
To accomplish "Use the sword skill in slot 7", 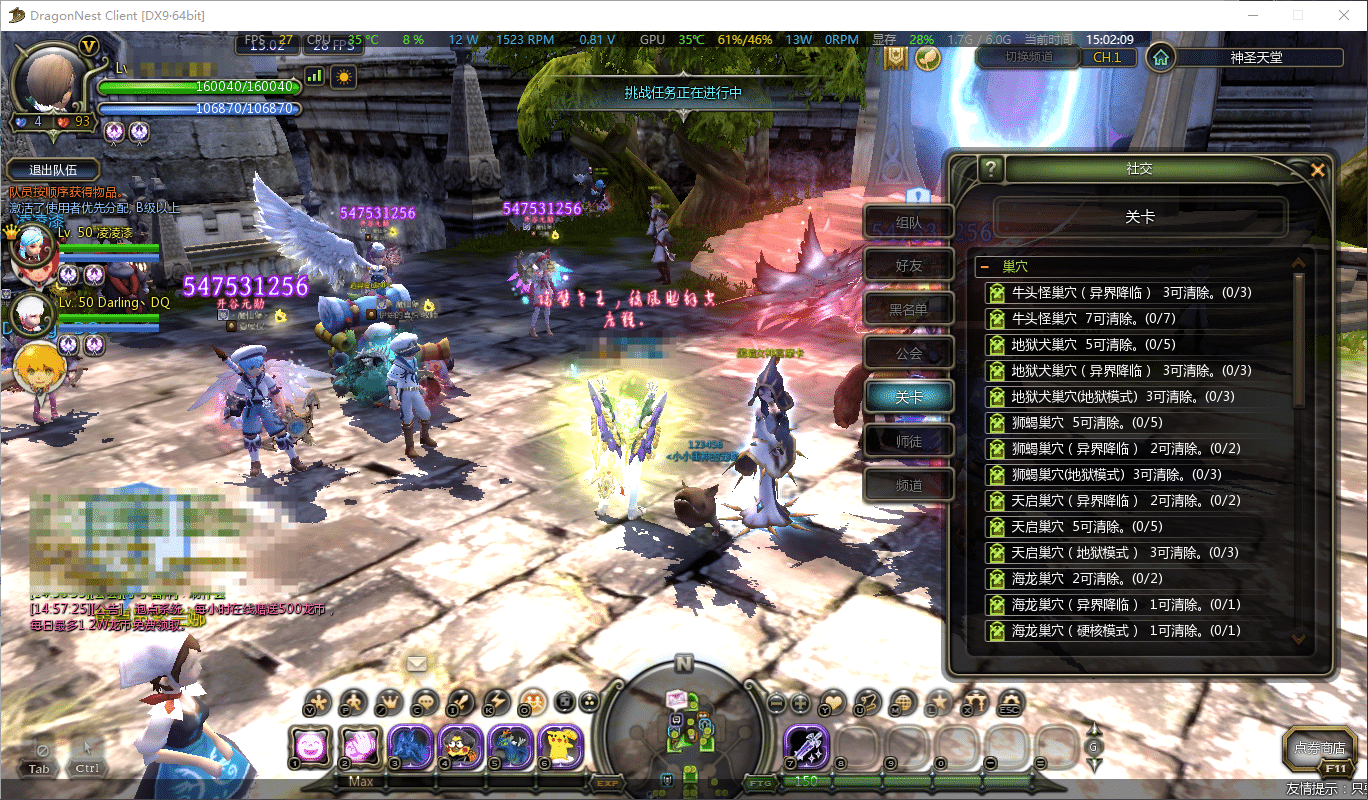I will (805, 746).
